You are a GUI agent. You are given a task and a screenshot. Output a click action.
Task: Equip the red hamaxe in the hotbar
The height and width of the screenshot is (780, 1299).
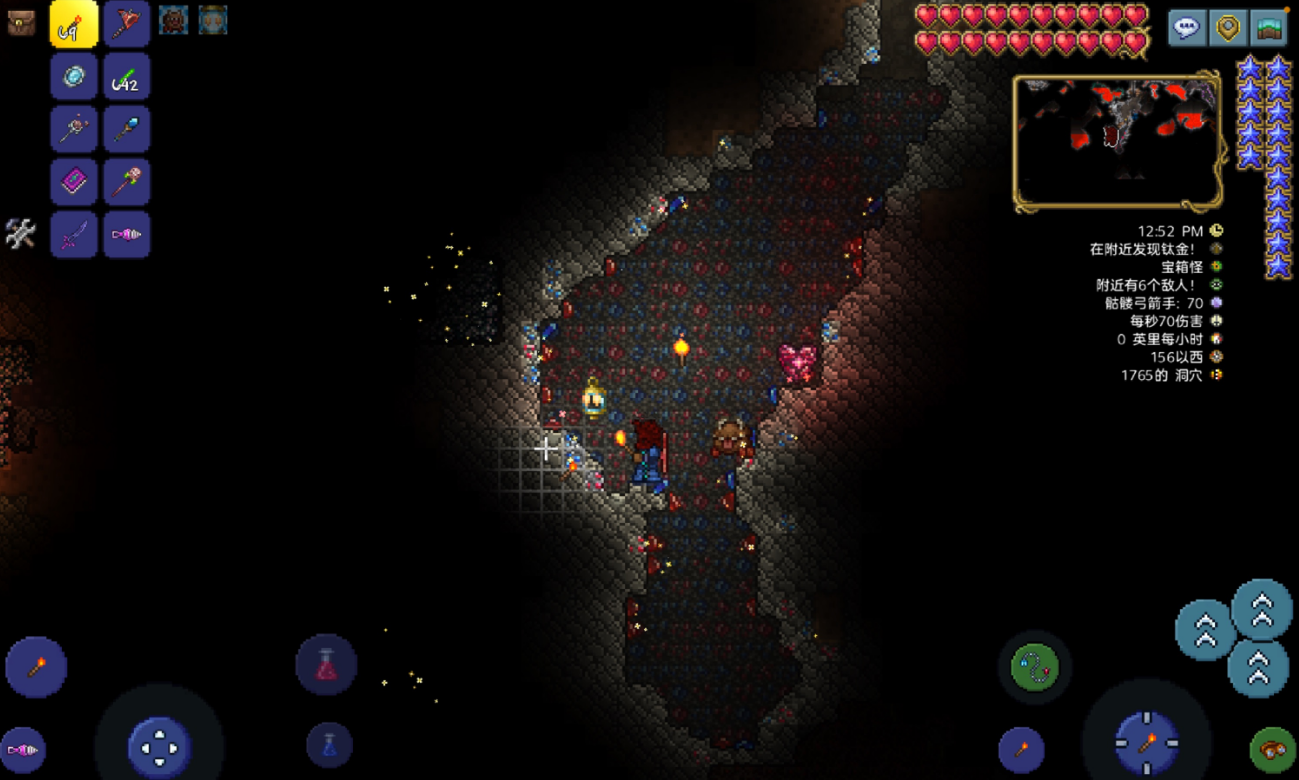(127, 24)
